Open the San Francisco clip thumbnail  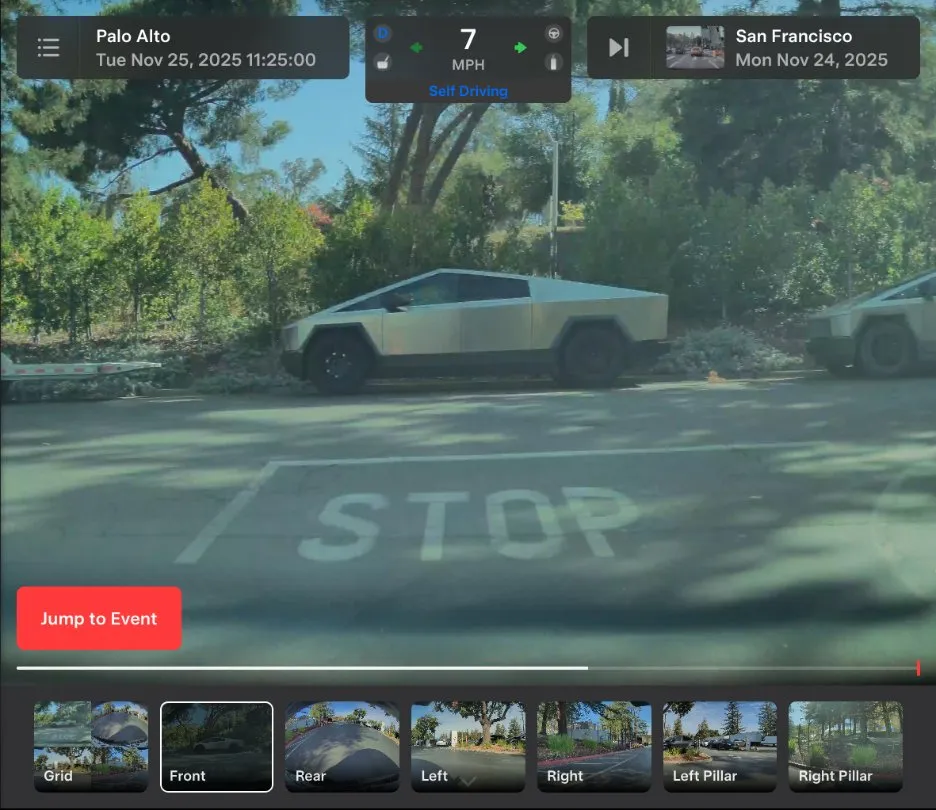pos(695,48)
